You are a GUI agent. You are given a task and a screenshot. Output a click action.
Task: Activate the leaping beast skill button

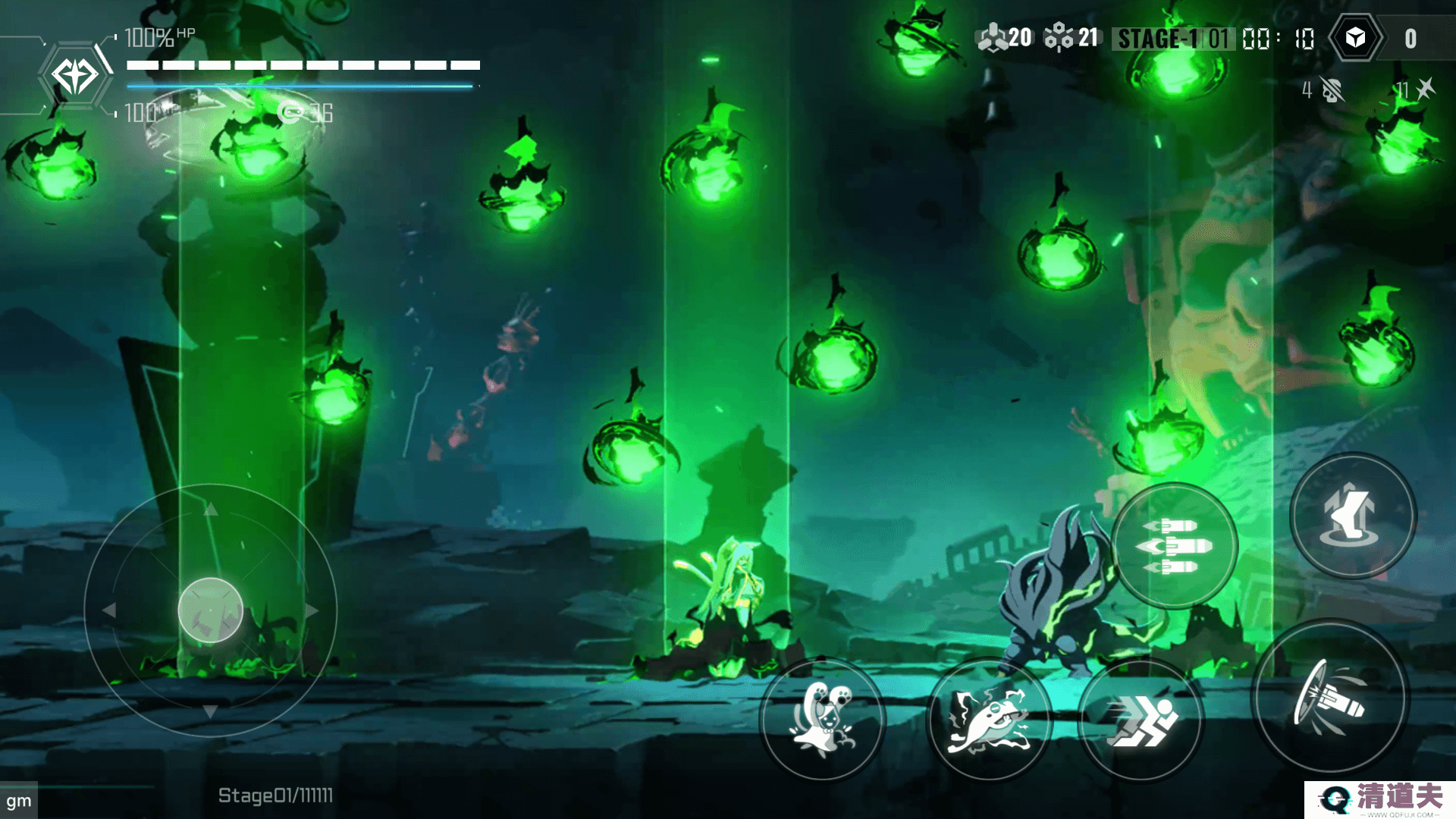pyautogui.click(x=989, y=720)
